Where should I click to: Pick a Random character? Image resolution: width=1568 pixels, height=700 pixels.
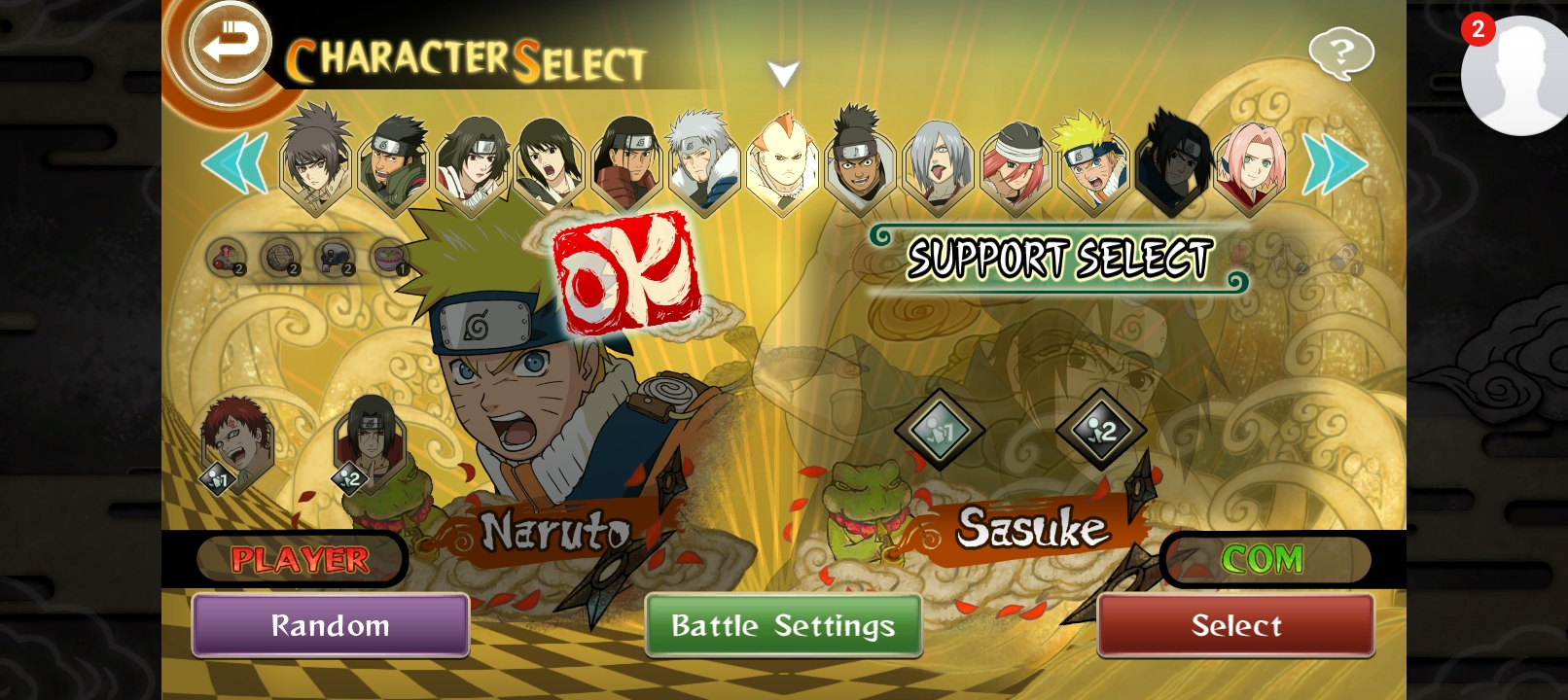click(331, 625)
